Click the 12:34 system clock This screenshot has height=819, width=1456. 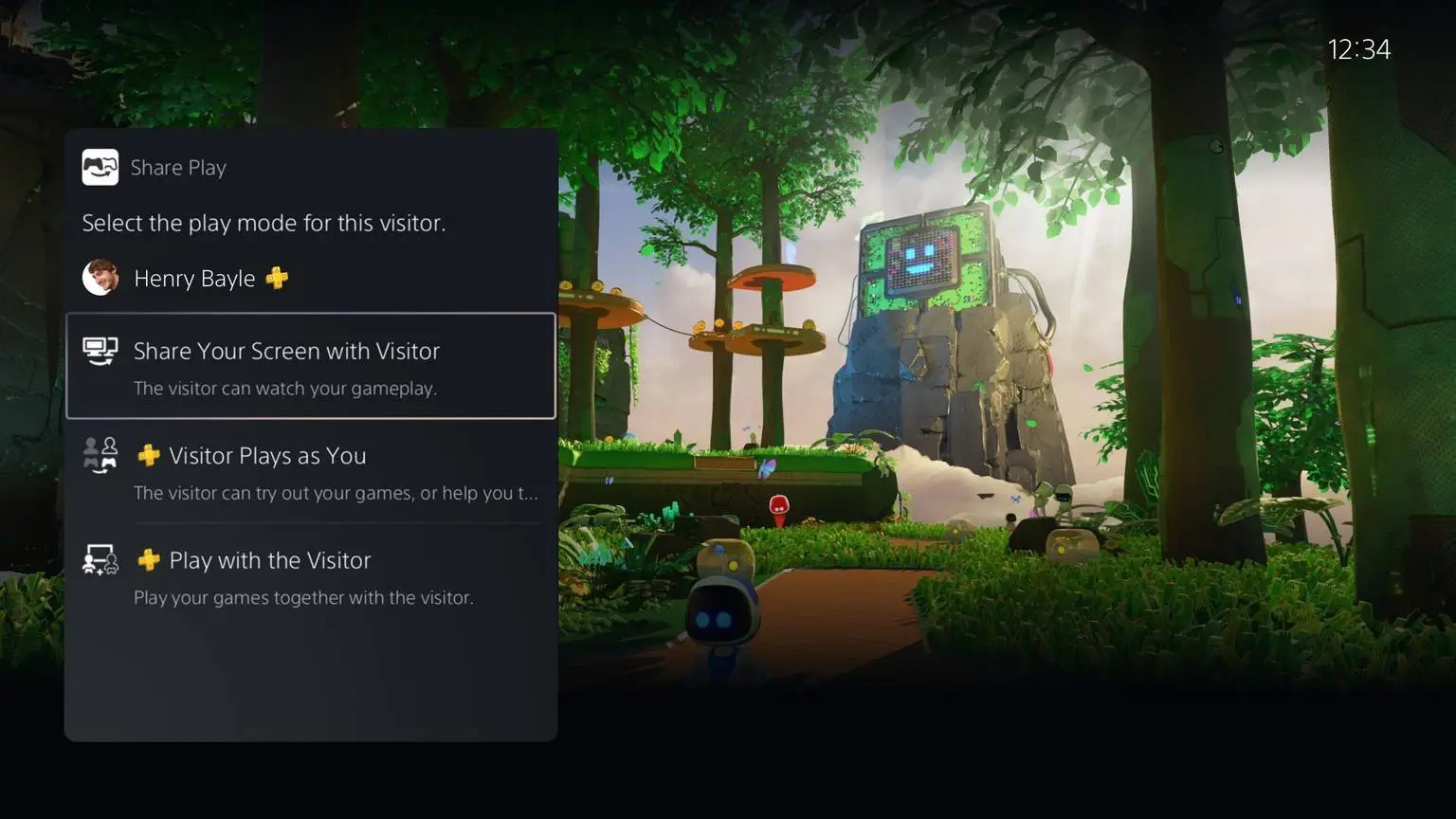1360,48
